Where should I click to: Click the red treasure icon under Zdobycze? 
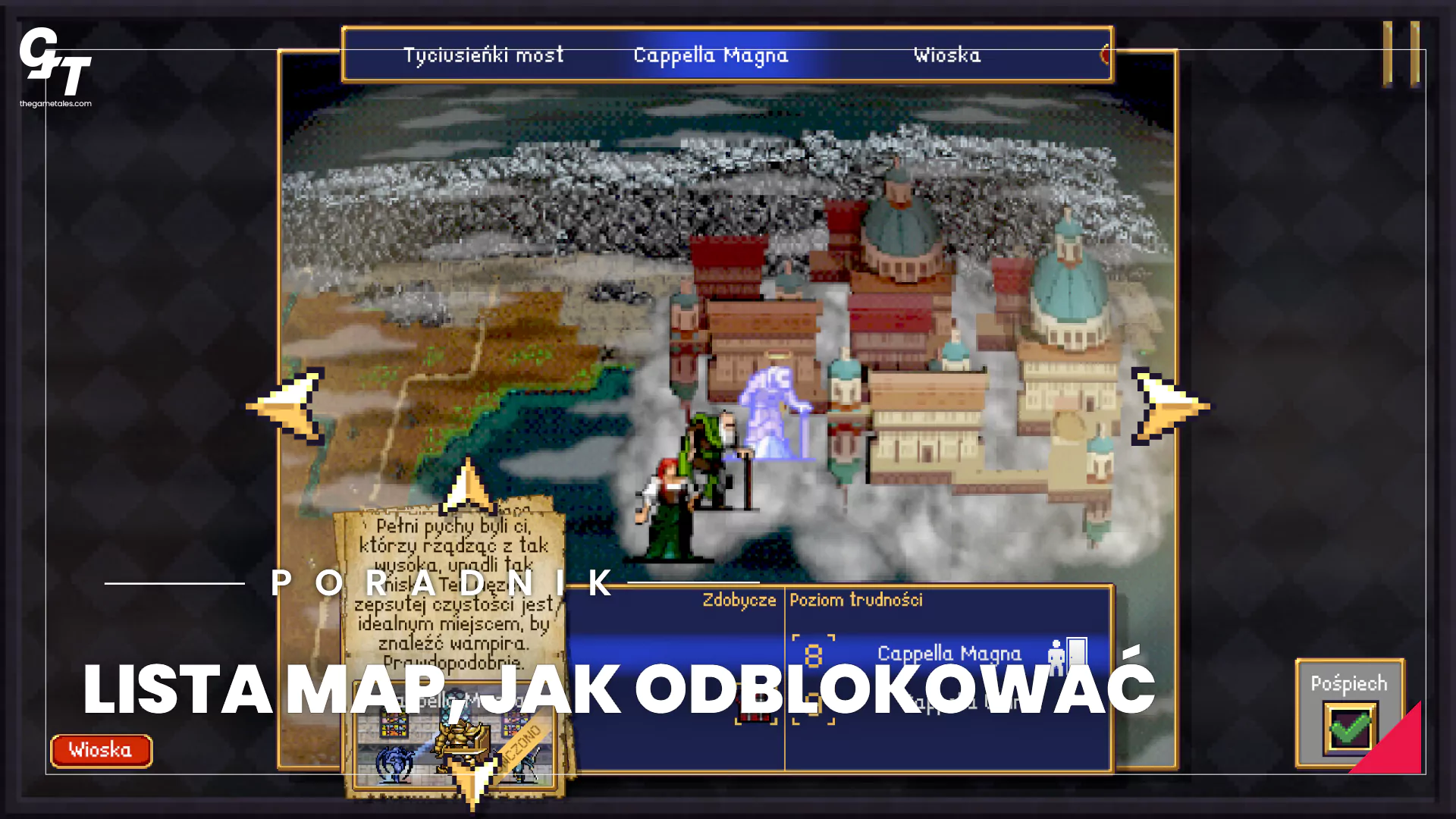pyautogui.click(x=755, y=704)
